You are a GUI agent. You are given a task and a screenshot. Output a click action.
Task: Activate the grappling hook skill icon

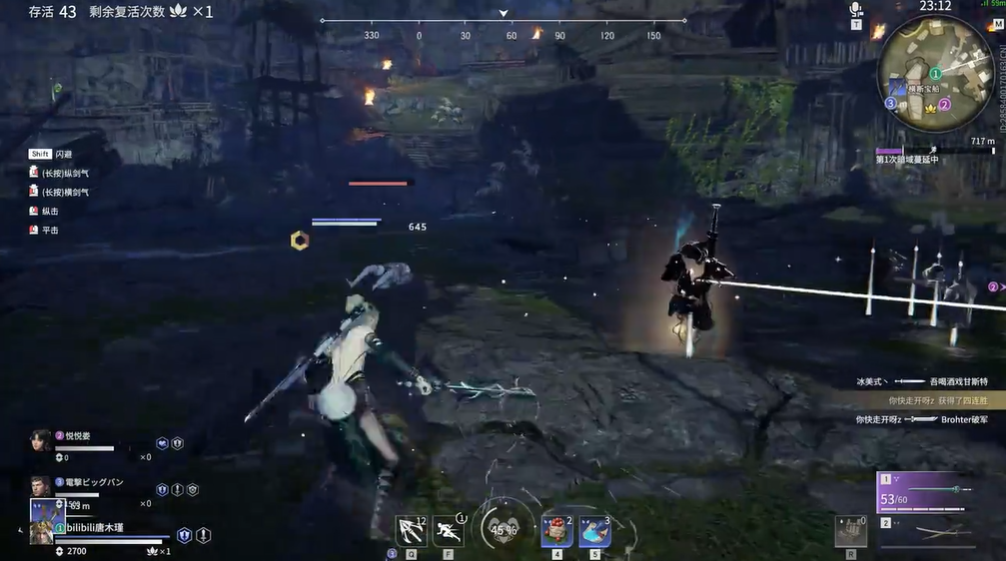pos(411,530)
